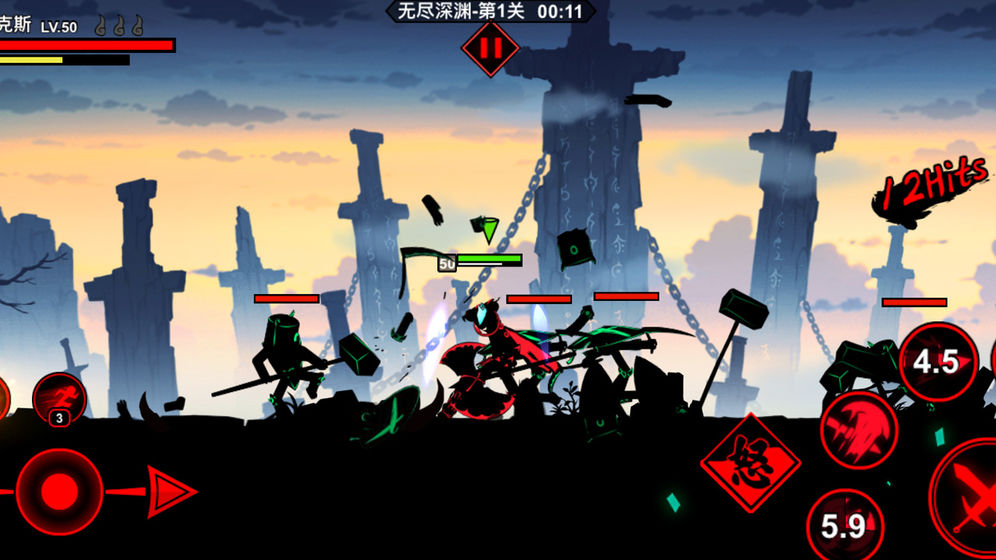The image size is (996, 560).
Task: Select the skill on 4.5 second cooldown
Action: click(x=937, y=362)
